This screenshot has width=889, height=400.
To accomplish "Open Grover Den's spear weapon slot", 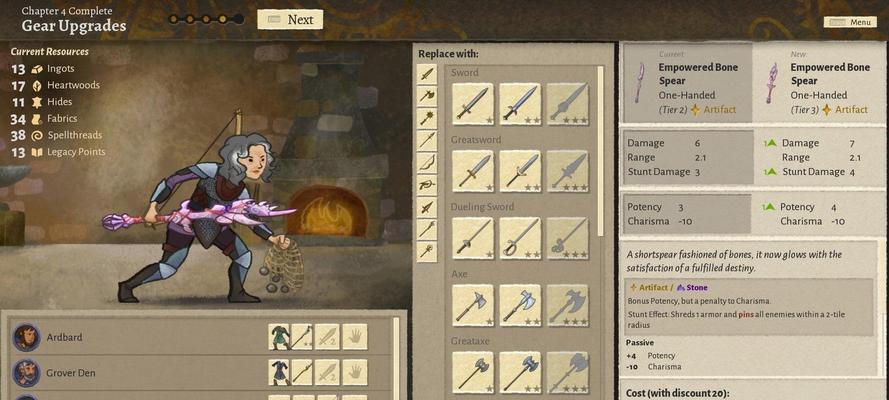I will click(x=303, y=372).
